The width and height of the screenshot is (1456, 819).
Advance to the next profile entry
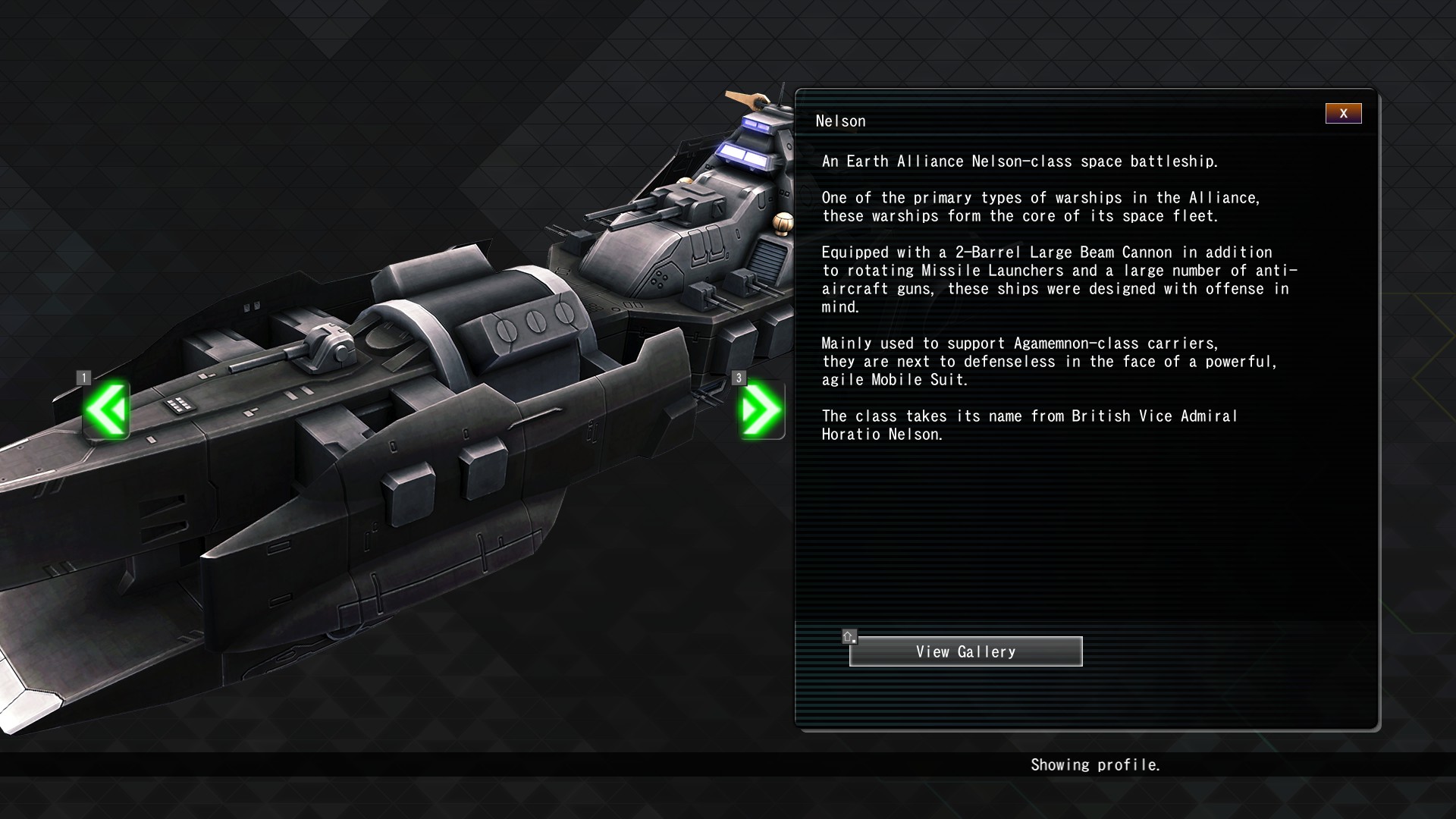(x=761, y=410)
